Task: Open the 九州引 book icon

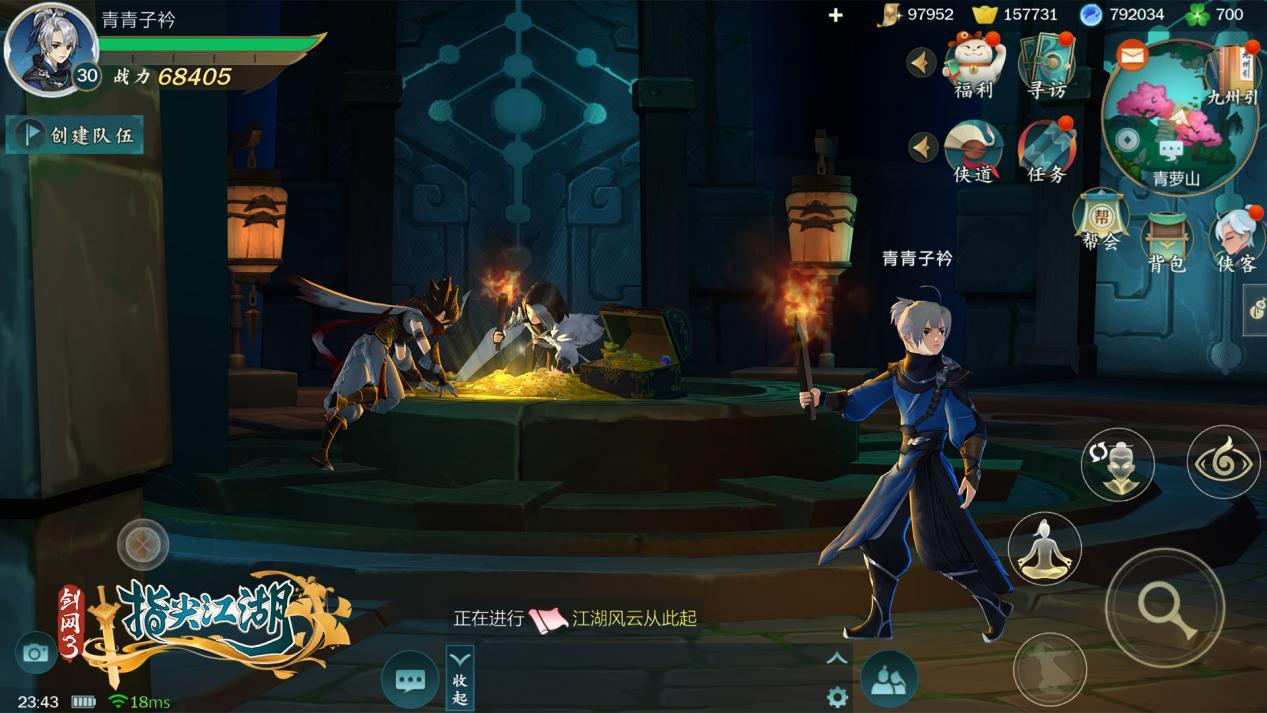Action: click(x=1231, y=68)
